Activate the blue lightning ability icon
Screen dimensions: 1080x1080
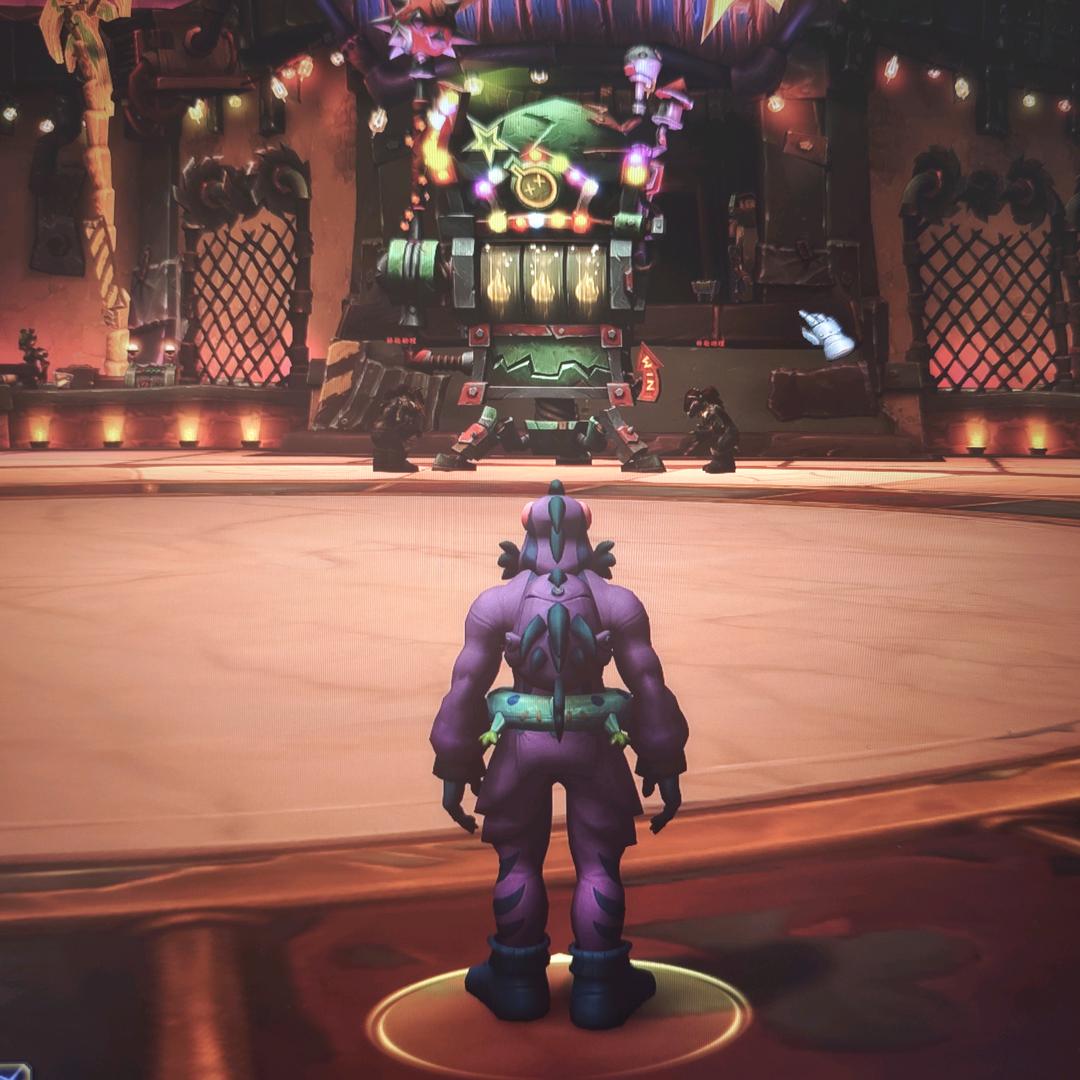[12, 1071]
